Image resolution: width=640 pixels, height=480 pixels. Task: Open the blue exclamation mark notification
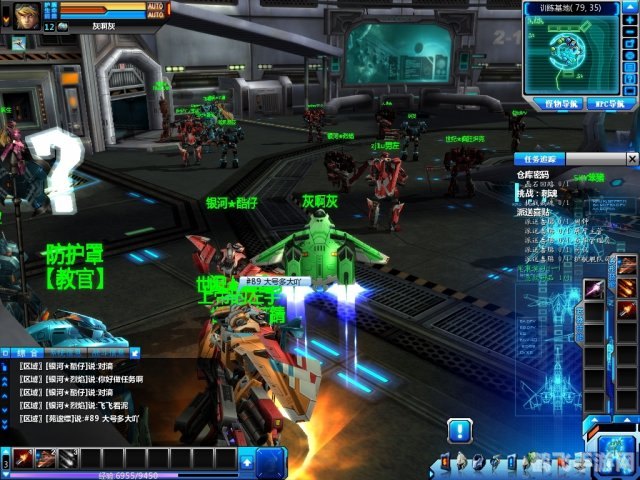click(459, 431)
